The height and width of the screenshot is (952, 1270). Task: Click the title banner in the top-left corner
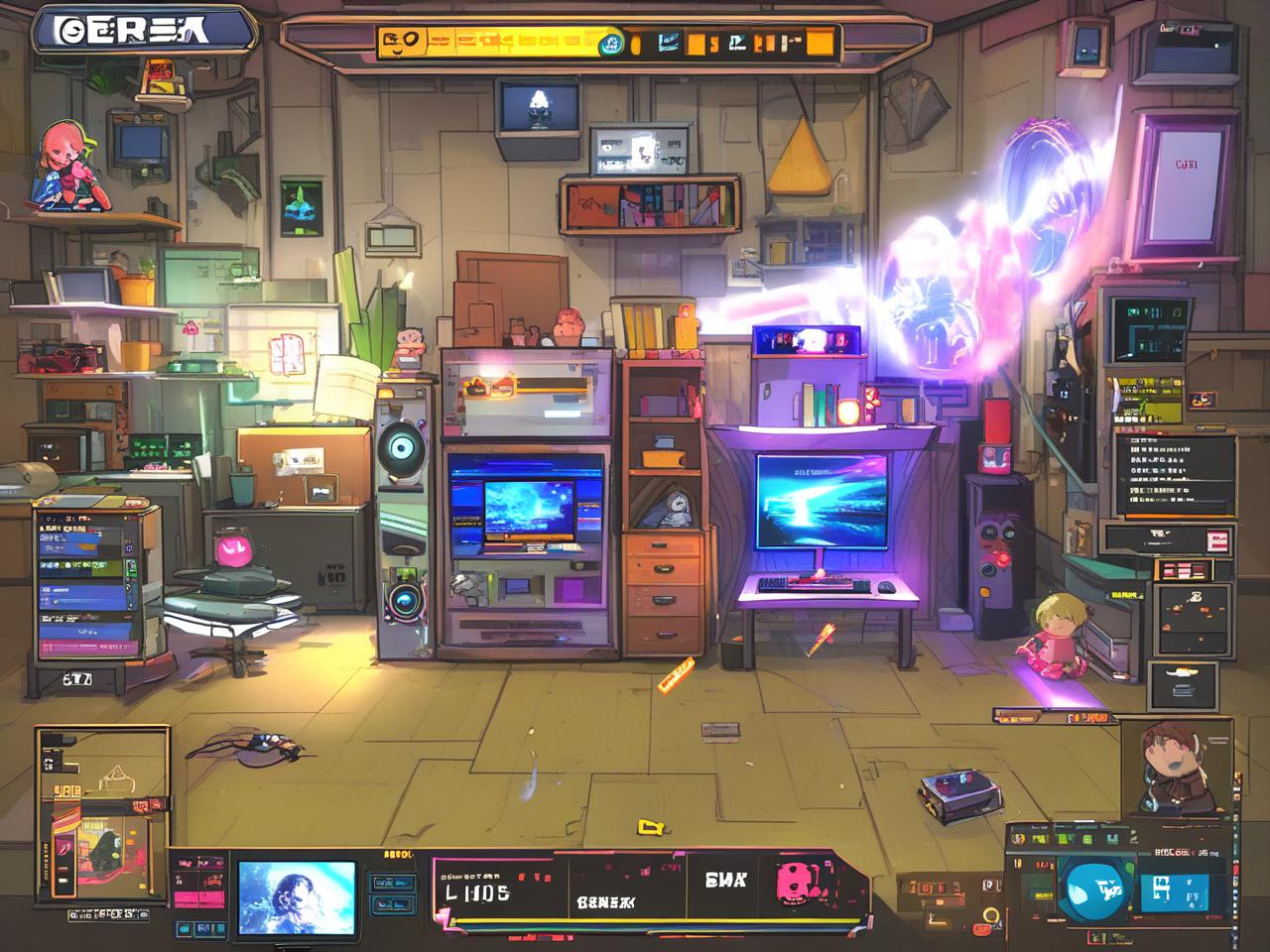click(x=144, y=30)
